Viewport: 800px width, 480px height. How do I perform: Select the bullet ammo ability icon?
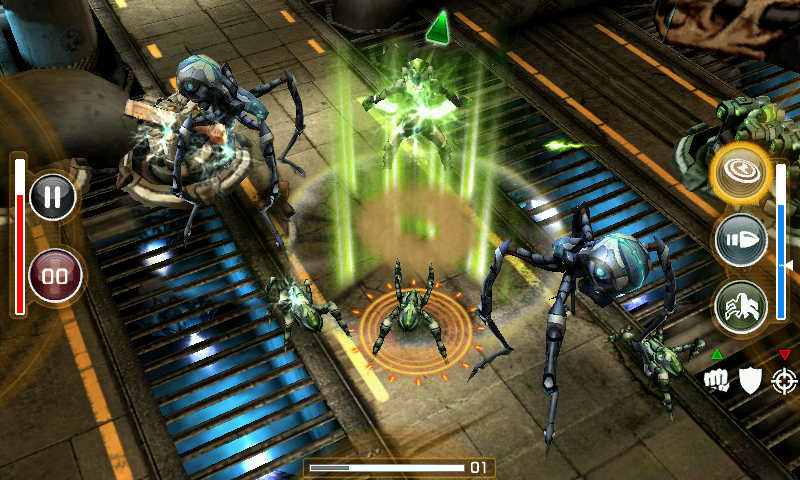point(741,240)
